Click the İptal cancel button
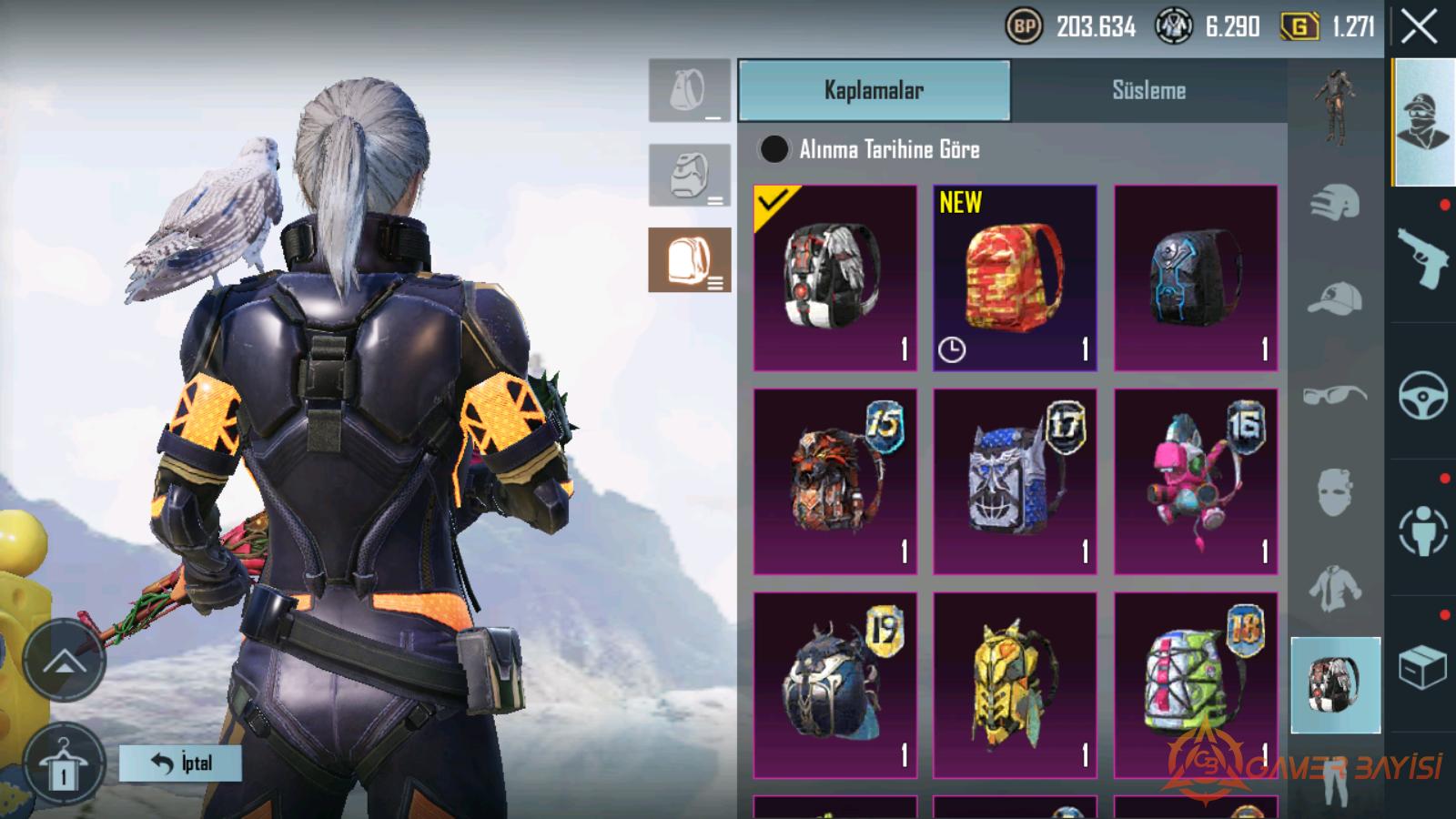 pos(180,763)
